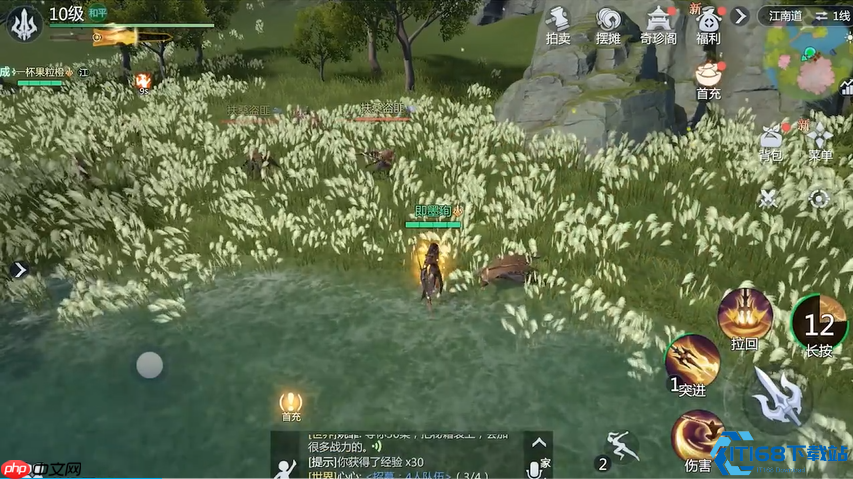Viewport: 853px width, 479px height.
Task: Open the 菜单 main menu
Action: tap(821, 139)
